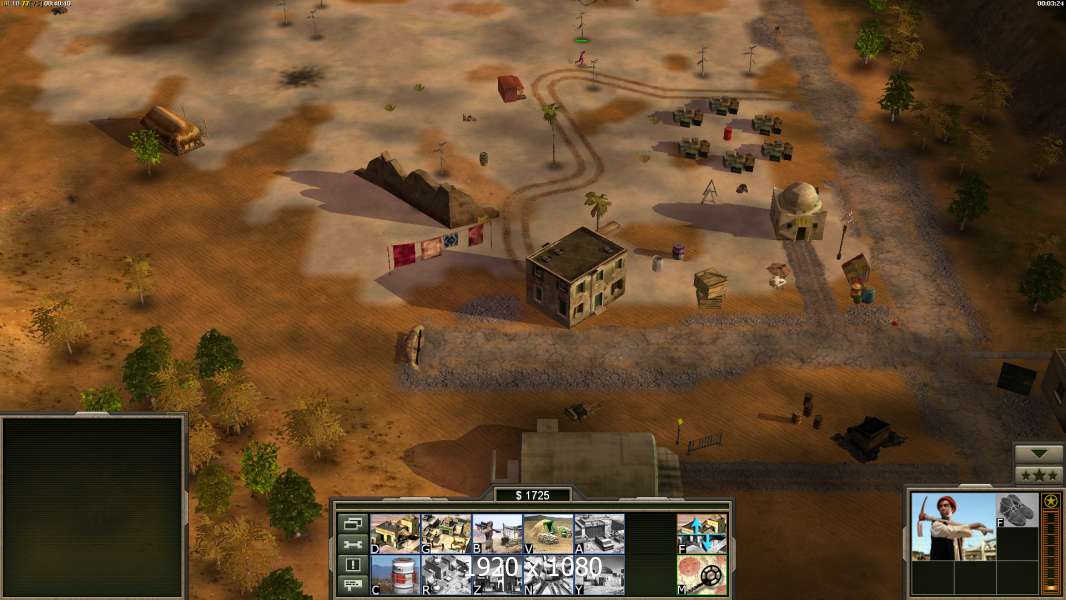
Task: Activate the mine detector command labeled M
Action: tap(702, 574)
